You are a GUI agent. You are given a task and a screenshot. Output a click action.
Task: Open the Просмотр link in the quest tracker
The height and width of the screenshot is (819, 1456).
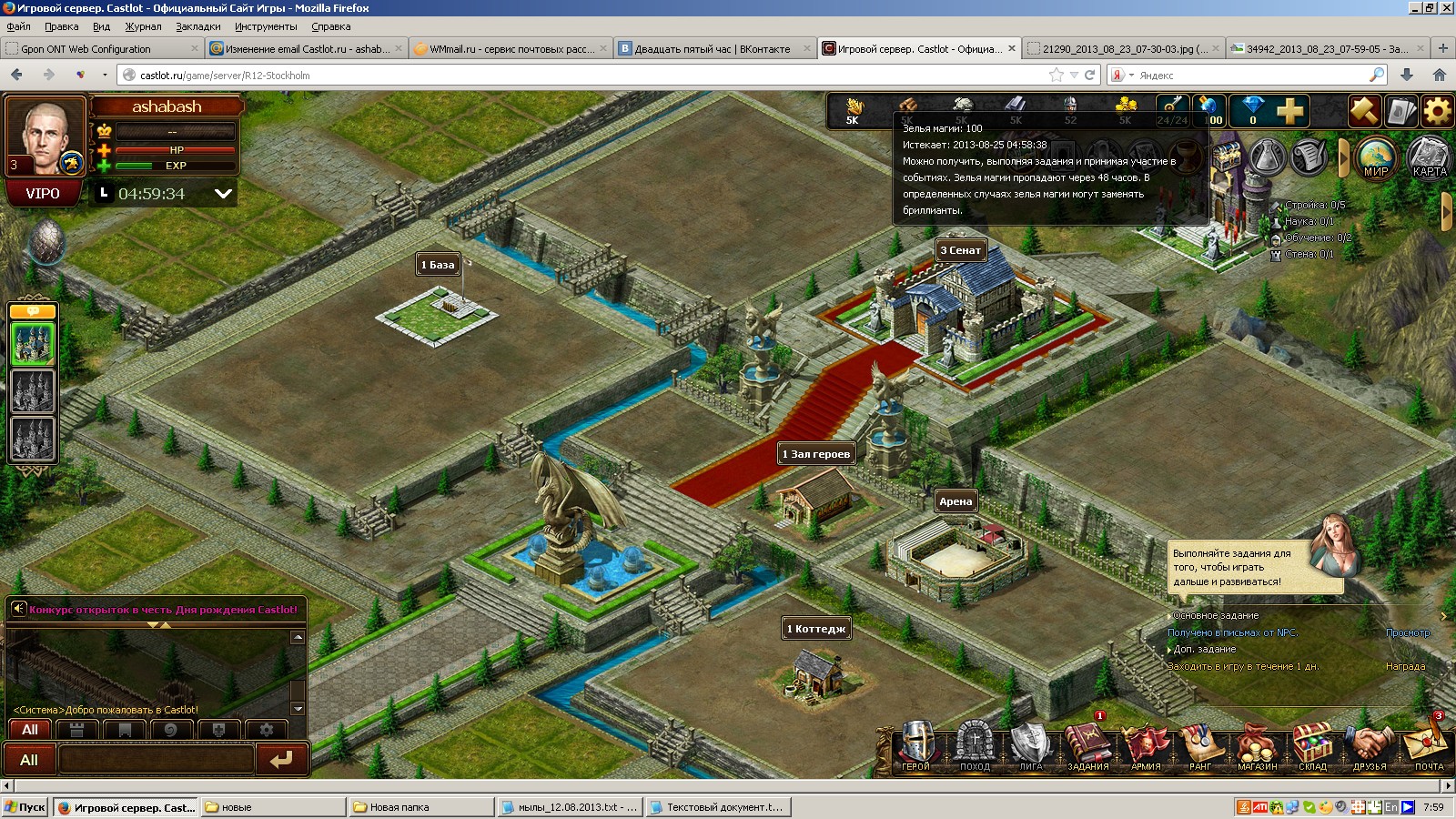[1408, 632]
